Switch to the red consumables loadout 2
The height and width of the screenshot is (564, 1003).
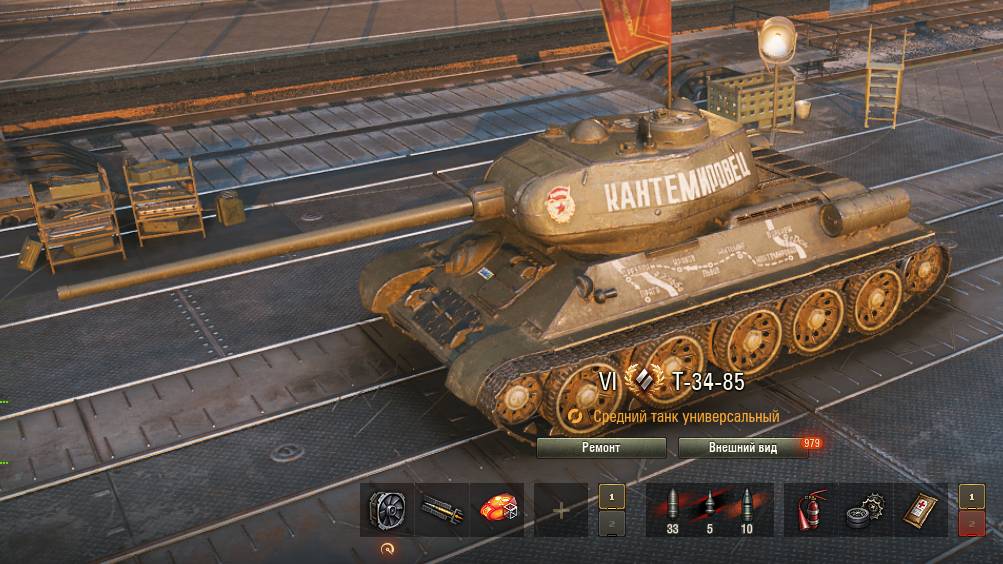coord(971,526)
